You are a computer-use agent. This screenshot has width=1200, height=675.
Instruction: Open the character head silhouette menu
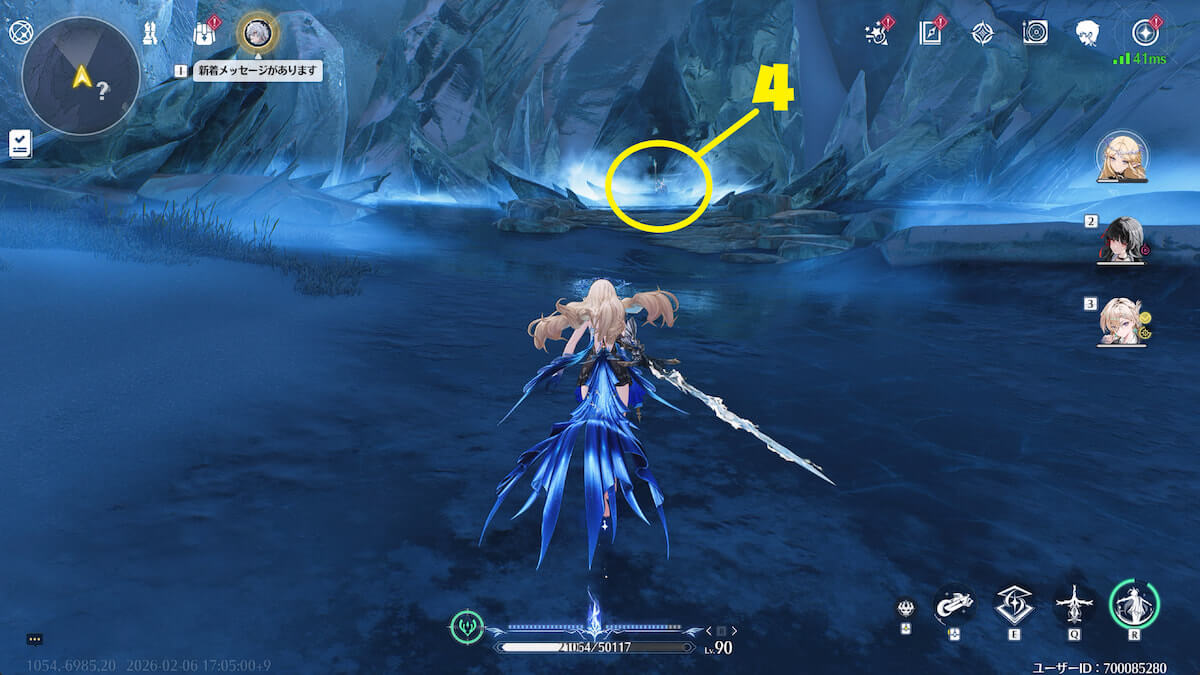tap(1088, 33)
